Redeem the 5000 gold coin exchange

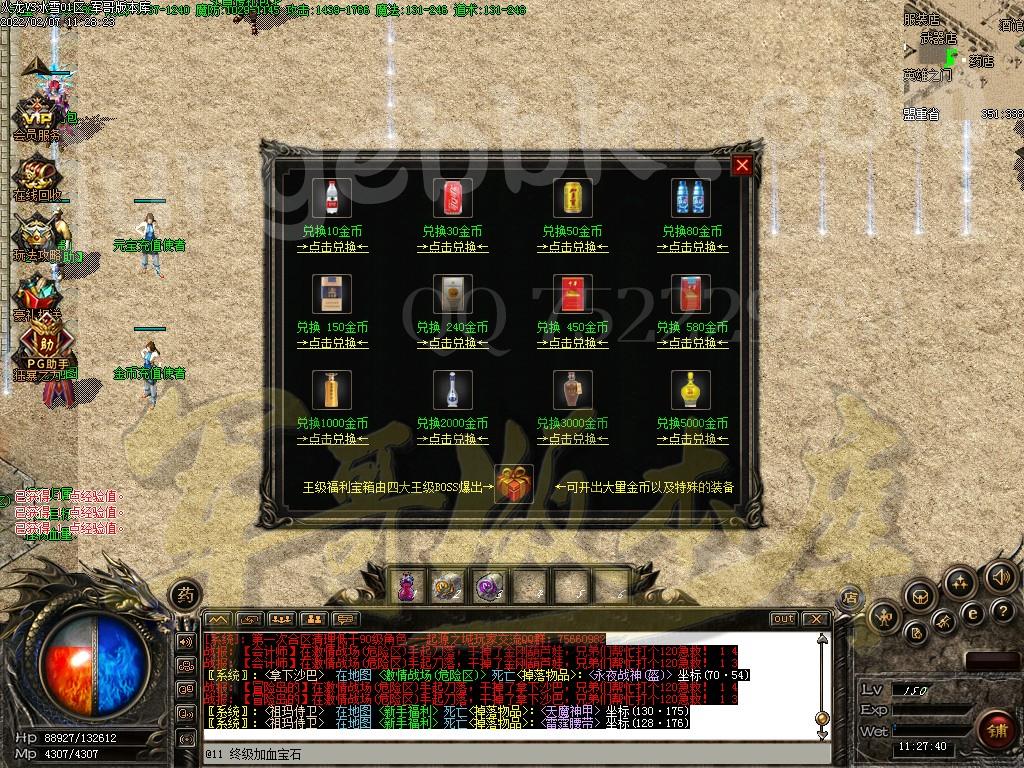(x=692, y=439)
